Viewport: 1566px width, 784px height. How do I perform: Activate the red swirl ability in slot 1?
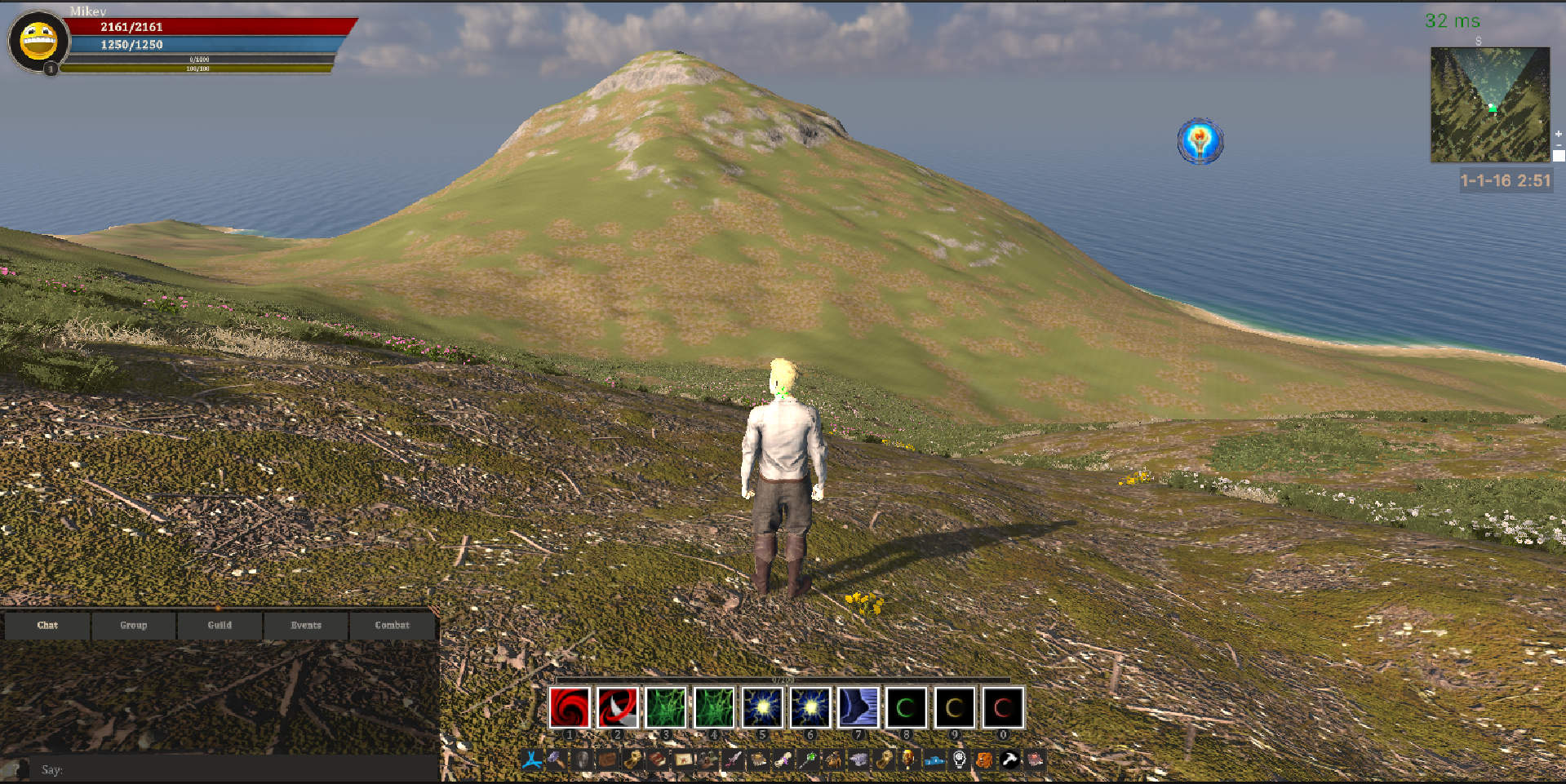coord(570,707)
